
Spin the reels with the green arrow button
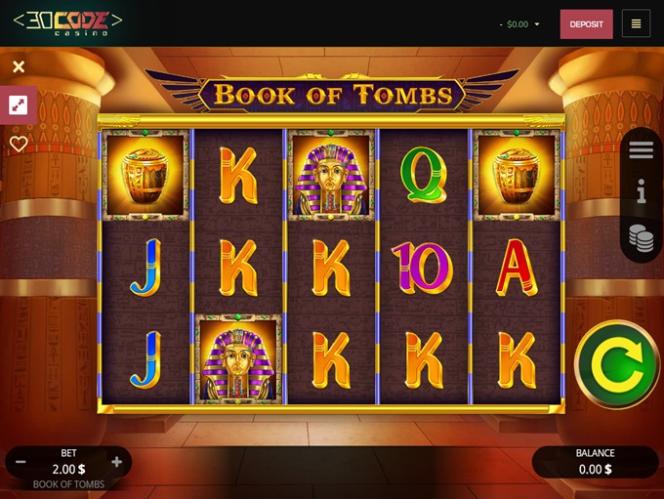[x=617, y=364]
